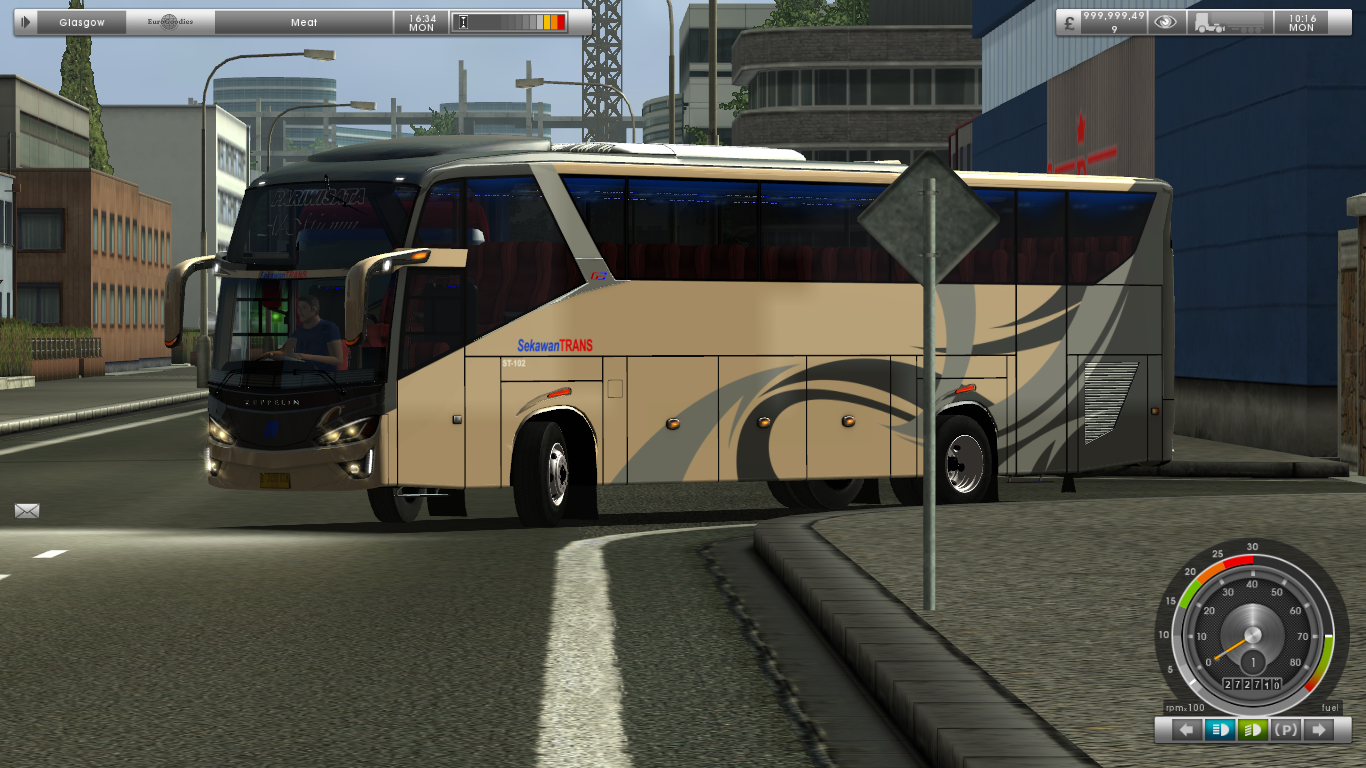The image size is (1366, 768).
Task: Click the 10:16 MON clock display
Action: tap(1302, 22)
